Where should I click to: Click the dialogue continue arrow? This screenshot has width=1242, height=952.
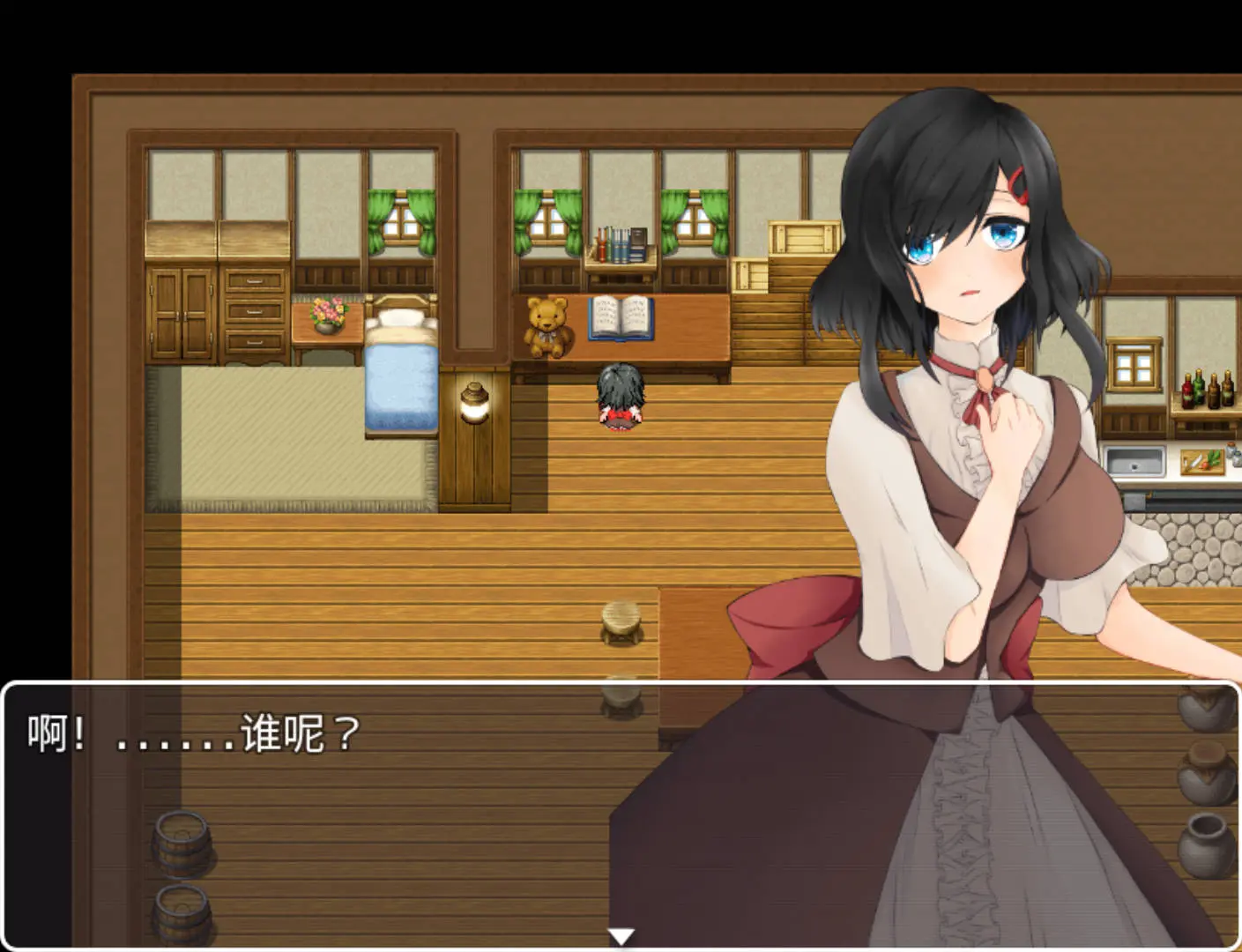coord(621,936)
